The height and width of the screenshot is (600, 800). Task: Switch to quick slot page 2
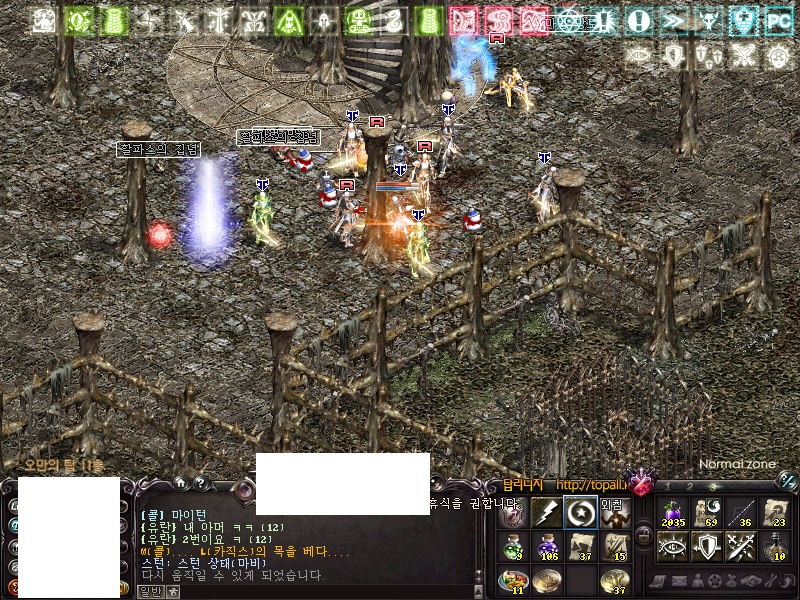pyautogui.click(x=691, y=485)
